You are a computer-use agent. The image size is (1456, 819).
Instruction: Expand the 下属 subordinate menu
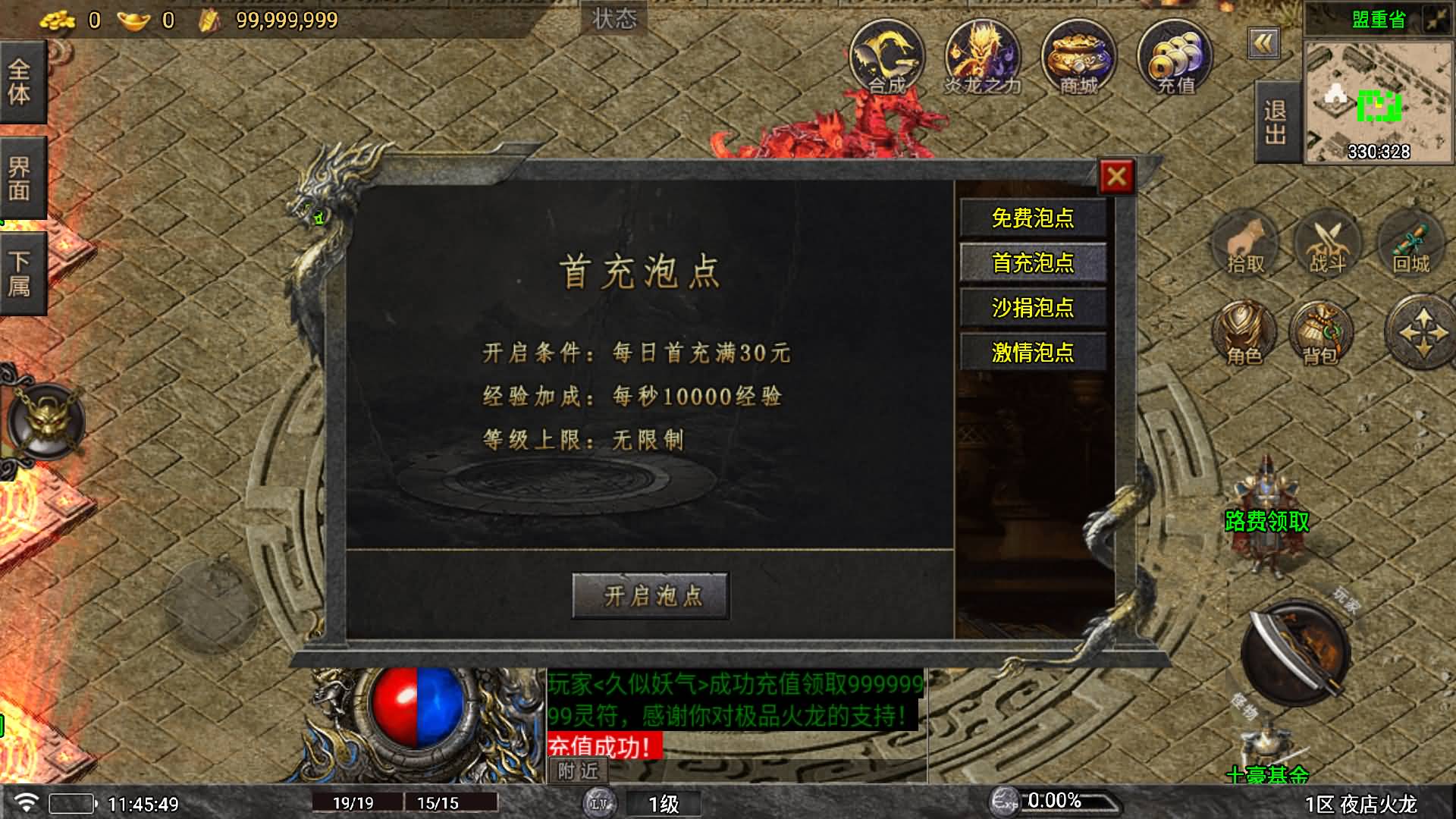[x=20, y=265]
